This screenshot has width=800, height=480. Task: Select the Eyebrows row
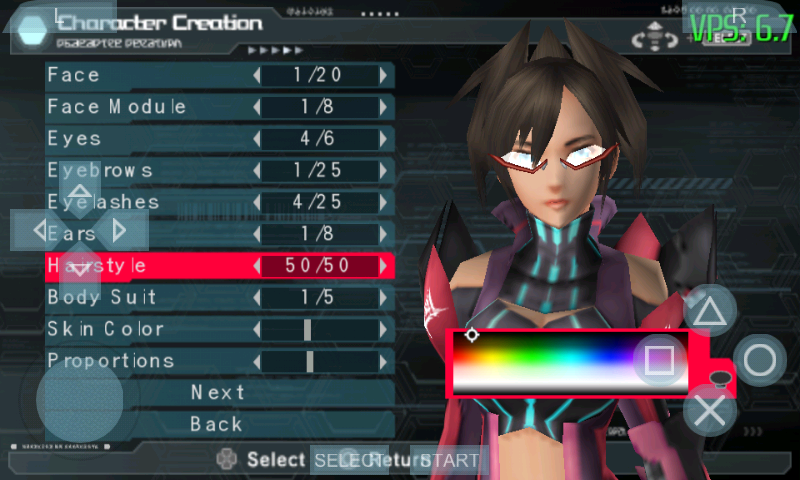pyautogui.click(x=150, y=171)
